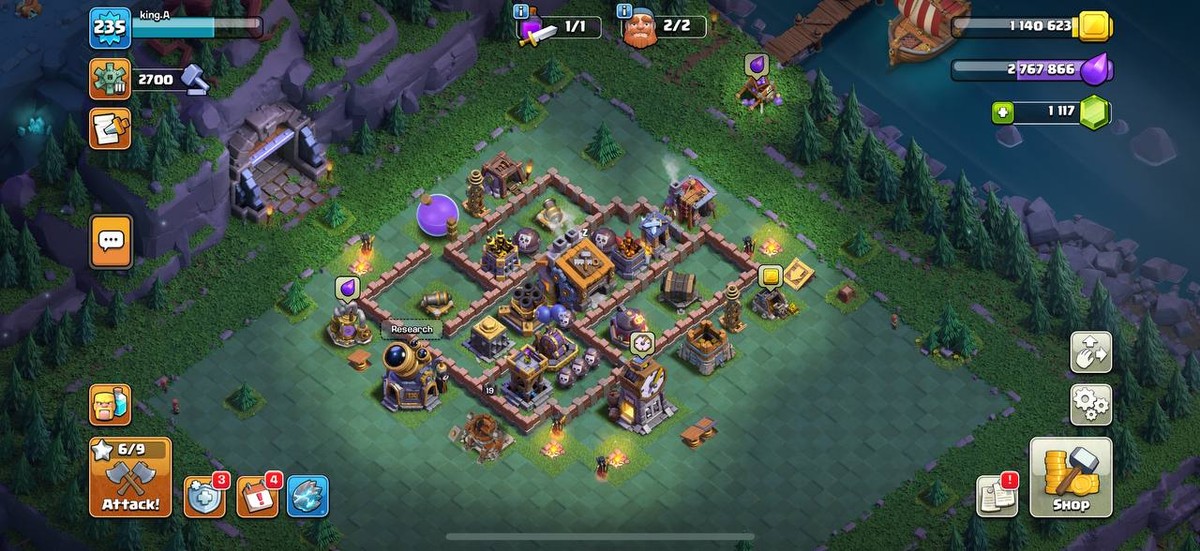Viewport: 1200px width, 551px height.
Task: Open the blue ore button
Action: tap(307, 496)
